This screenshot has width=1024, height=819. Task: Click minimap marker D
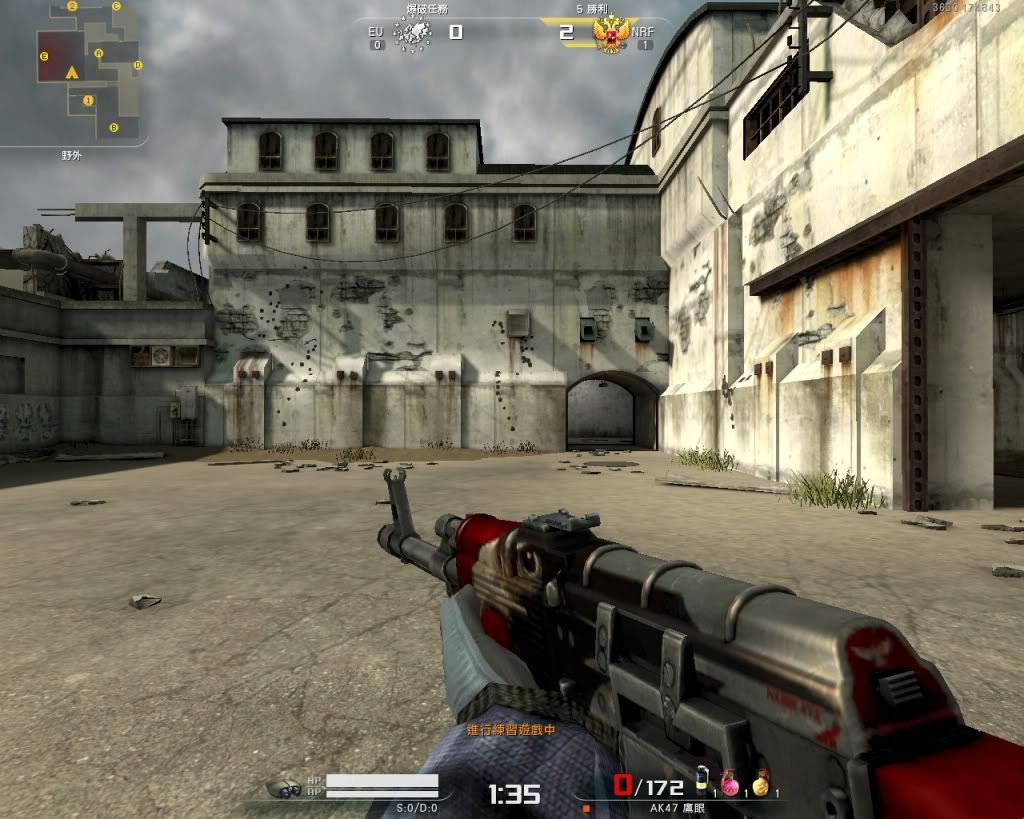click(138, 66)
